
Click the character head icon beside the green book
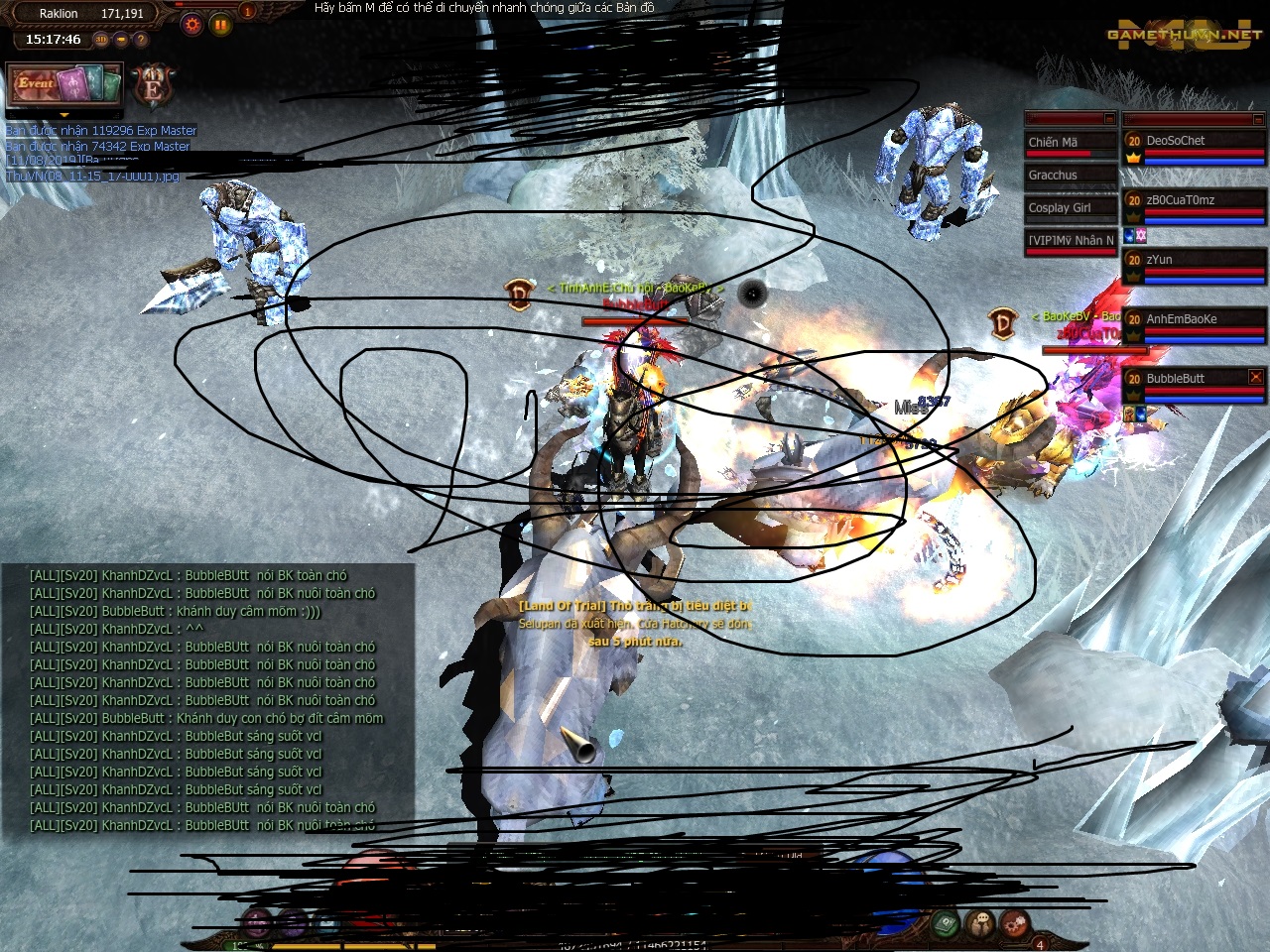coord(979,924)
